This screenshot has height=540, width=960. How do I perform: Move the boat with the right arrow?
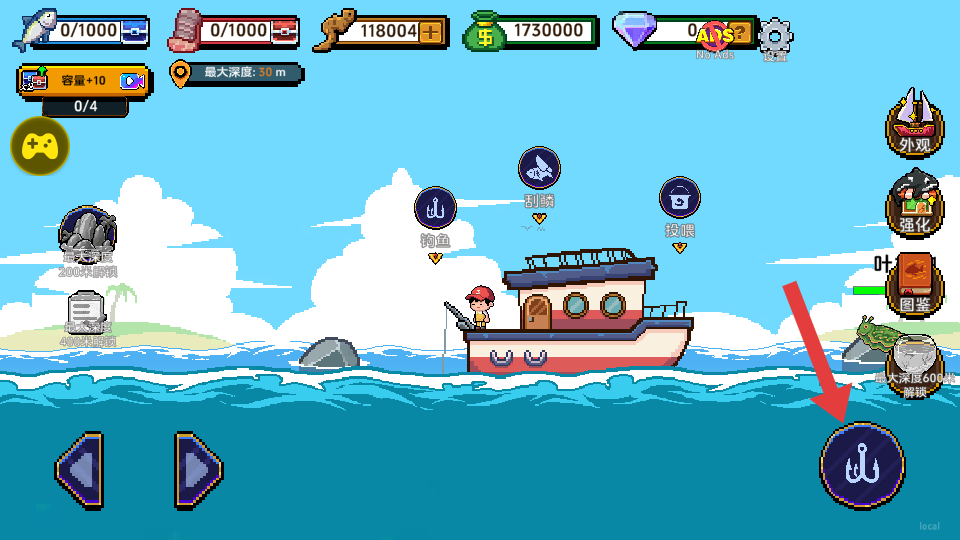click(198, 468)
